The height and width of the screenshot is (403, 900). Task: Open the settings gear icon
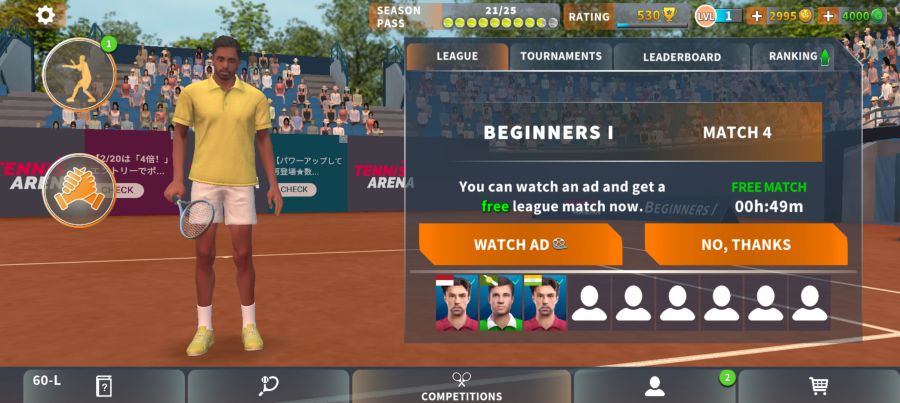[46, 15]
